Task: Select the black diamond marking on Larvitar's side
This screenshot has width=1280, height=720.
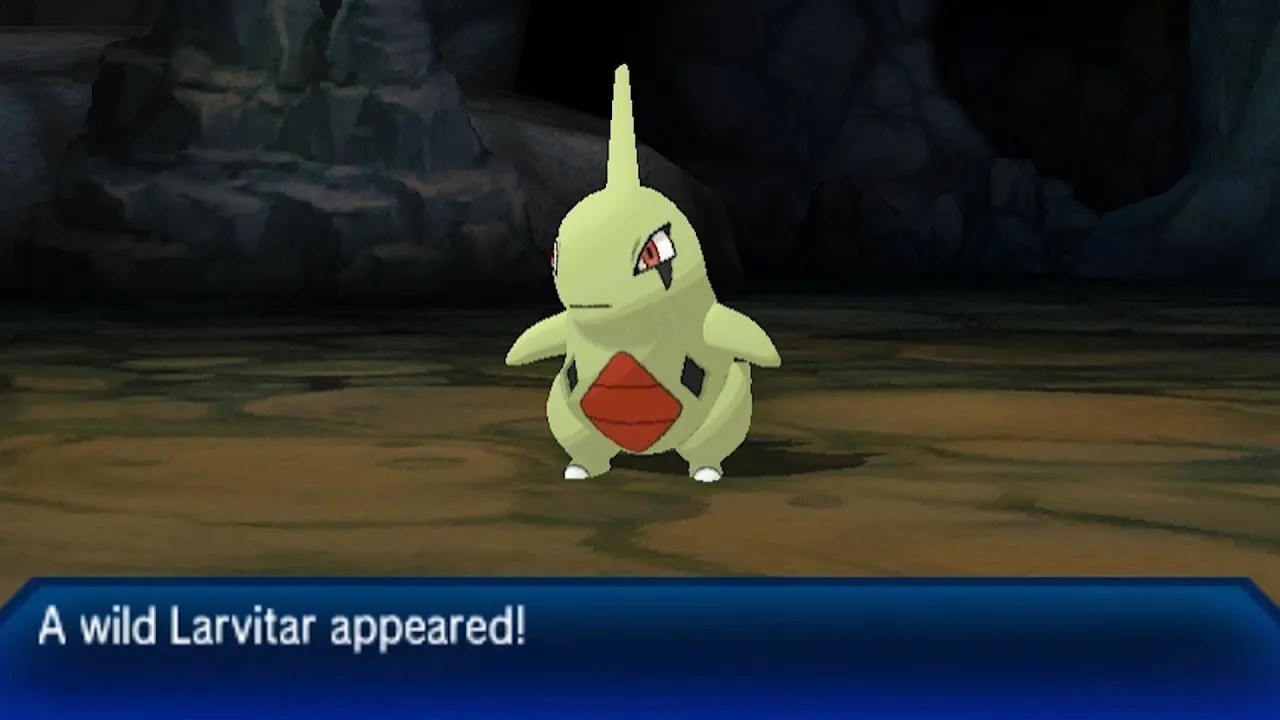Action: [692, 375]
